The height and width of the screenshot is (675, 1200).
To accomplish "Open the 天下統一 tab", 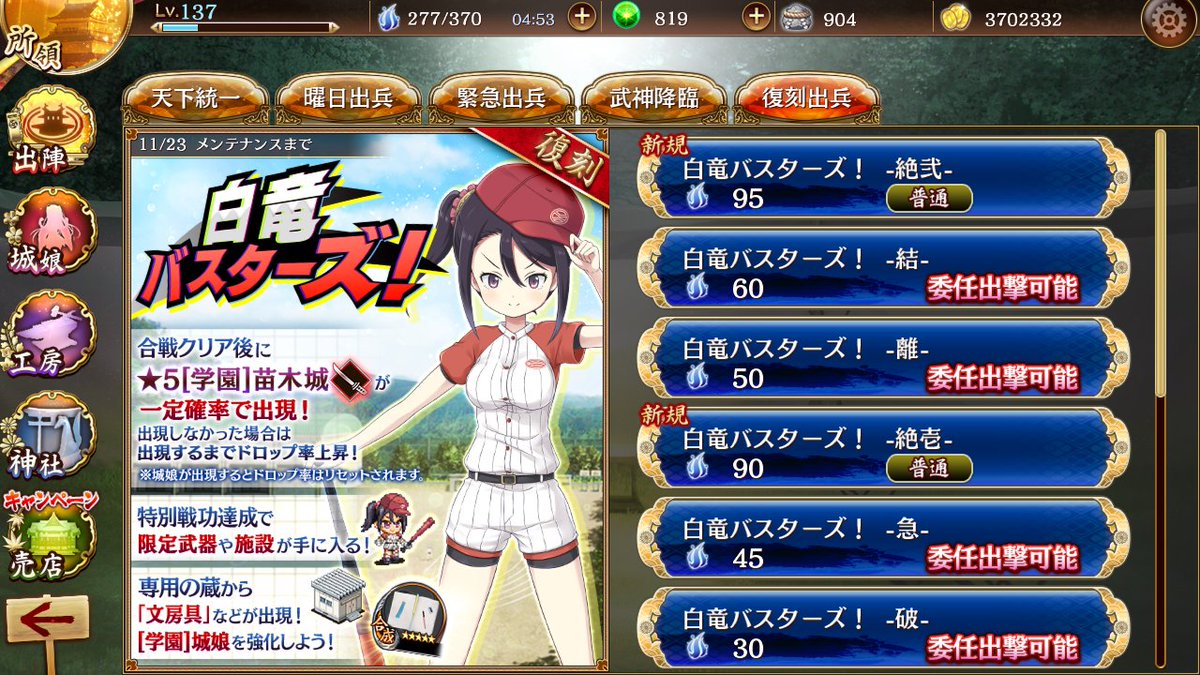I will [x=194, y=99].
